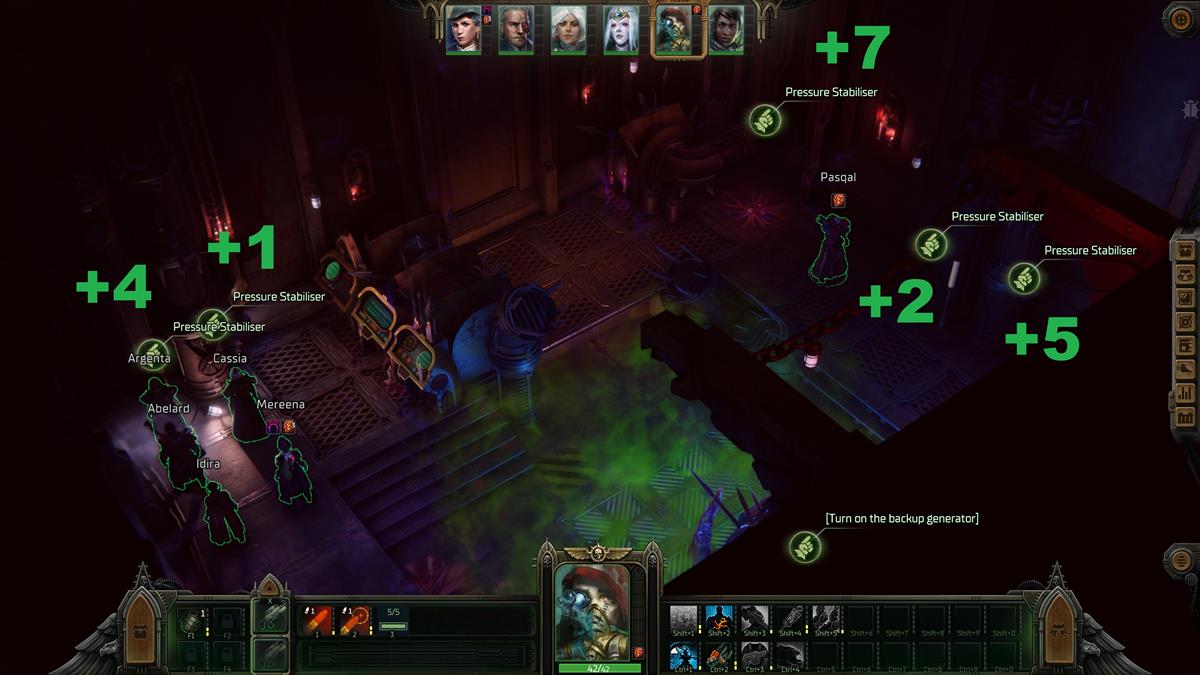Select Mereena's portrait in the party bar
The width and height of the screenshot is (1200, 675).
point(463,30)
